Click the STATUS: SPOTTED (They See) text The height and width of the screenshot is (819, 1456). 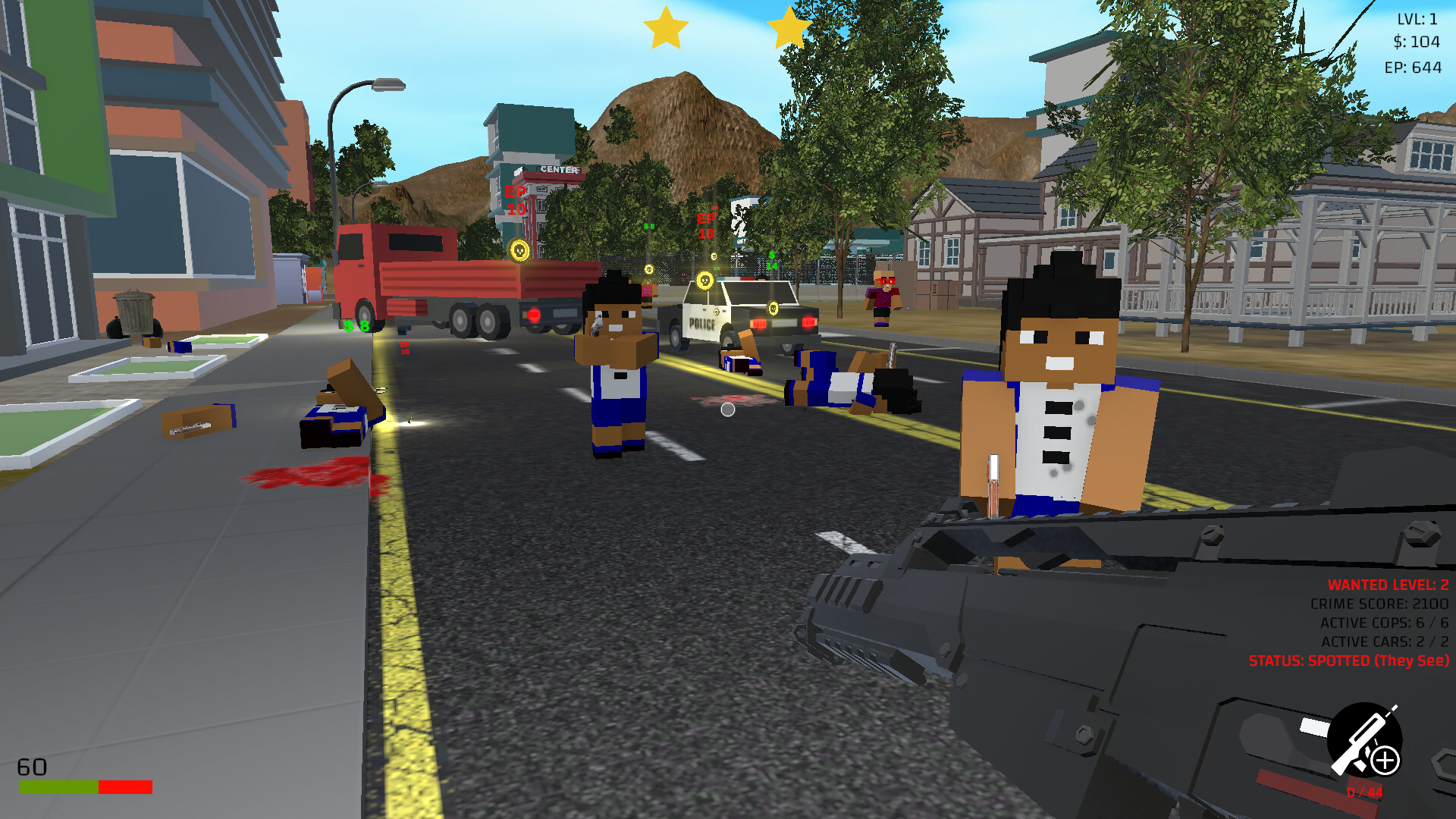point(1348,661)
